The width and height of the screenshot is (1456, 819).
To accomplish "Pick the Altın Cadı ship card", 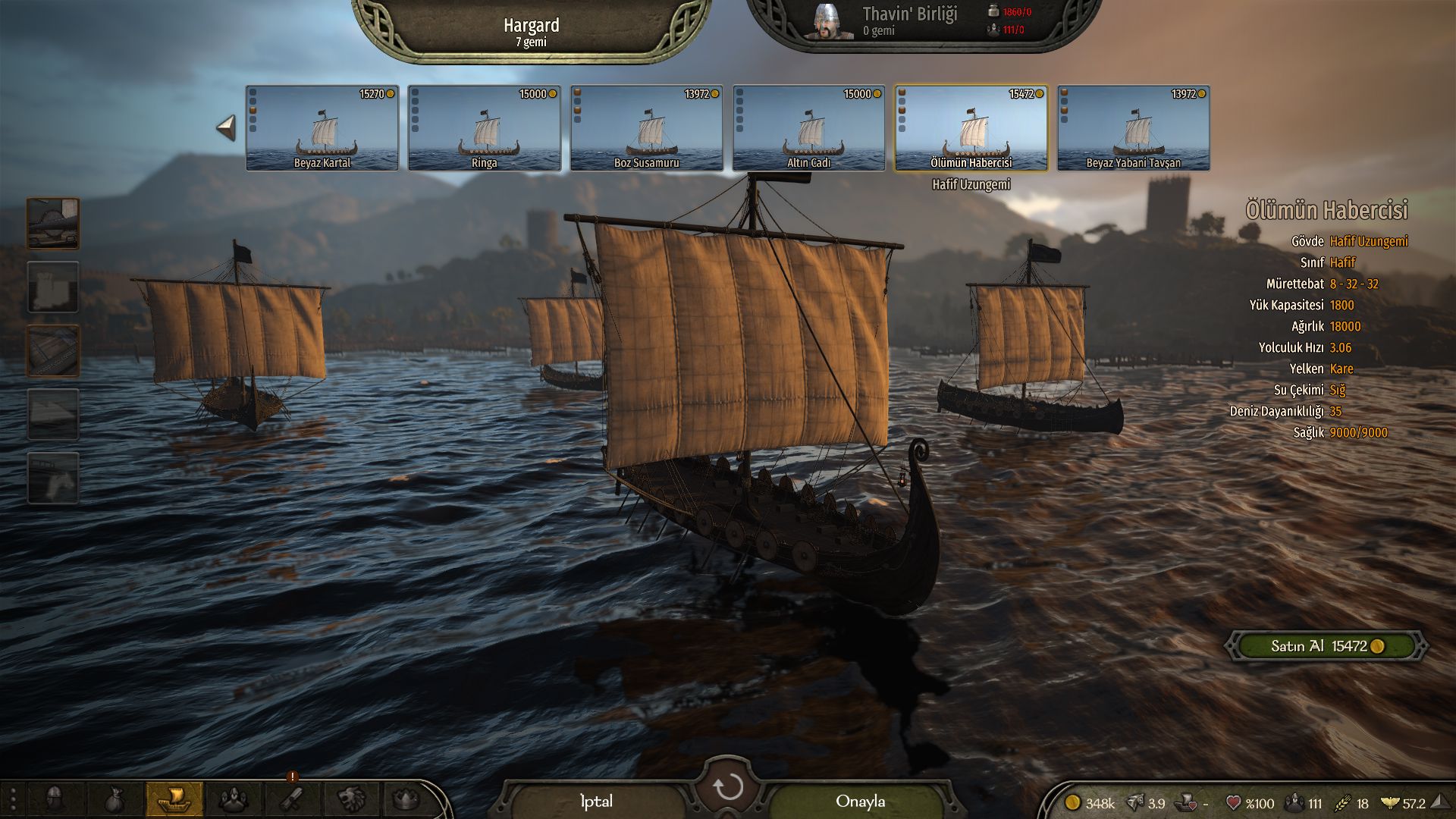I will [809, 128].
